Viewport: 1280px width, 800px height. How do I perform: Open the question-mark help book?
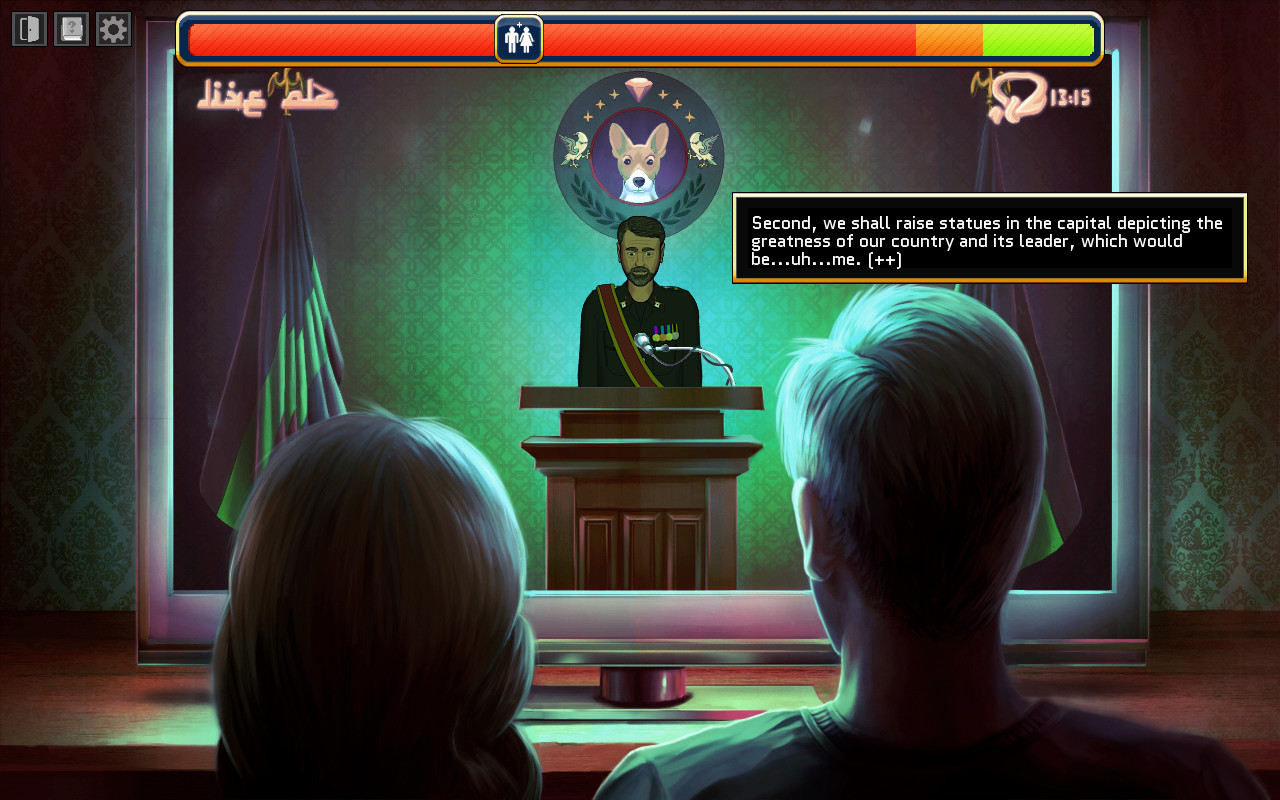point(70,28)
